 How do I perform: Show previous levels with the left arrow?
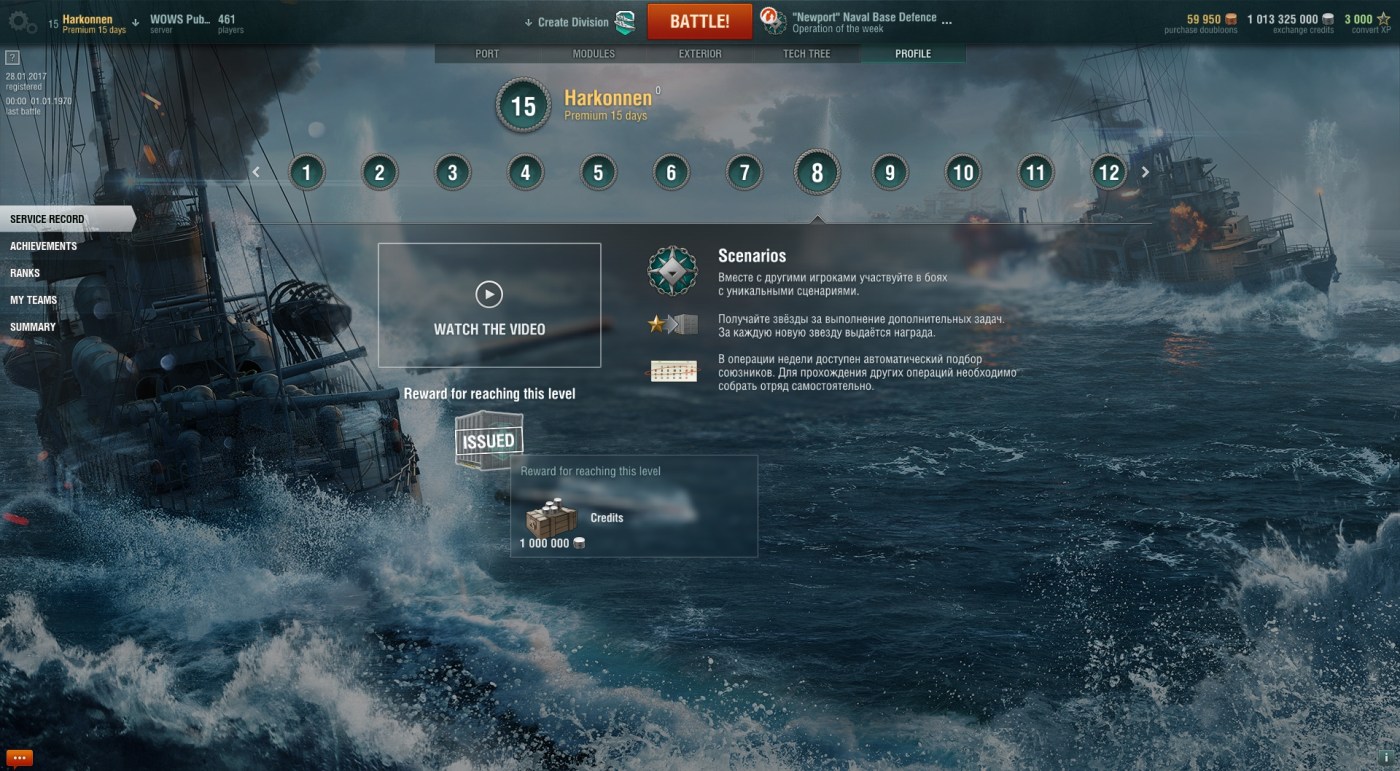[x=256, y=172]
